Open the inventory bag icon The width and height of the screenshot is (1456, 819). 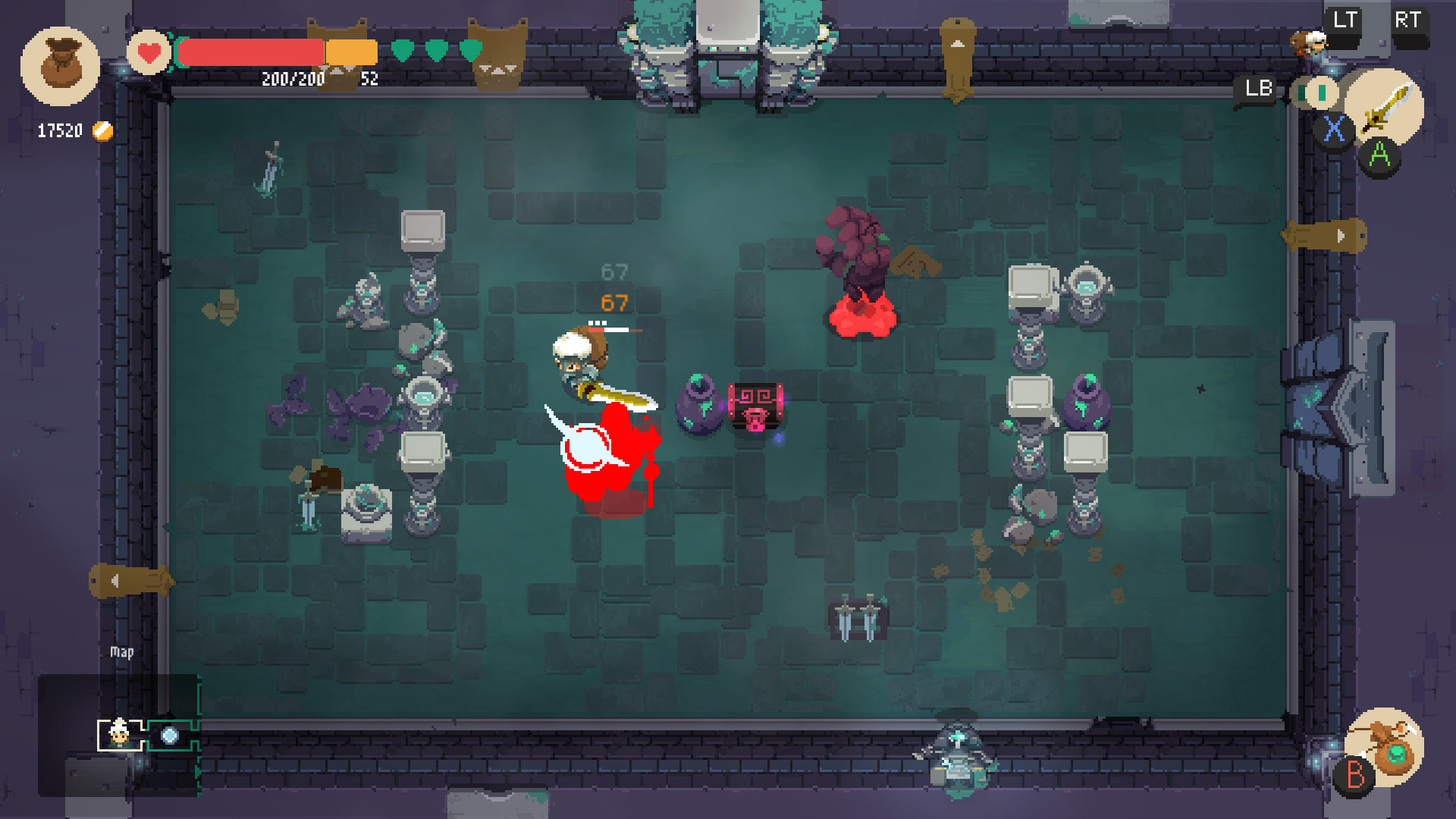(x=61, y=64)
